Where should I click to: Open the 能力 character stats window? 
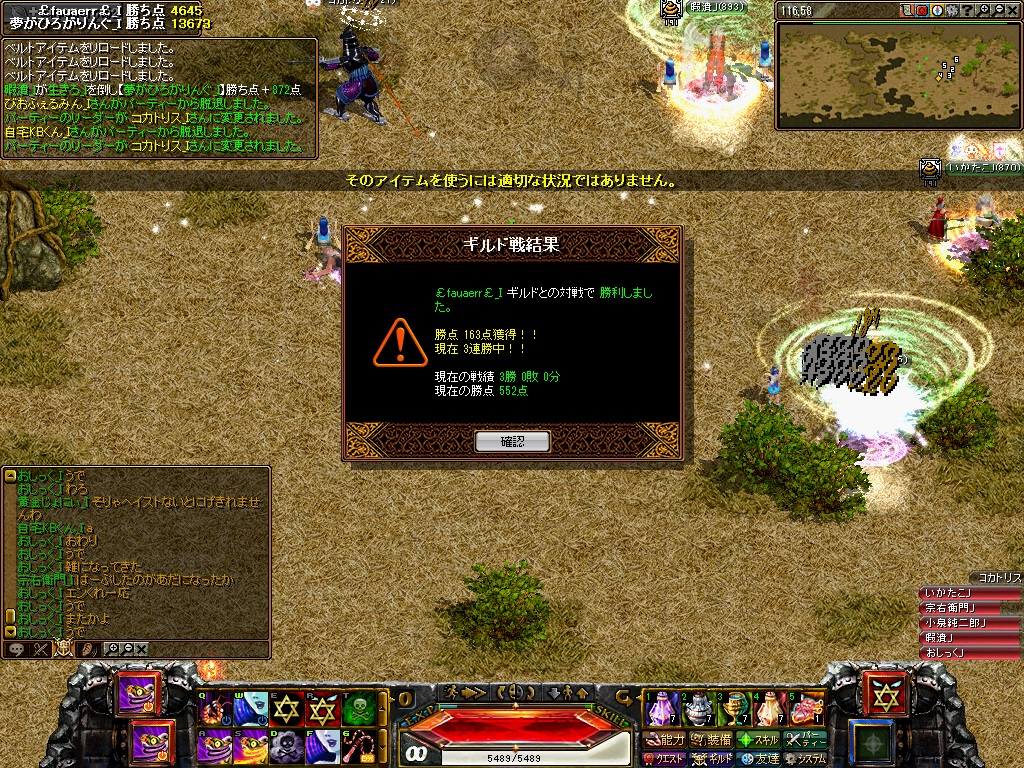(666, 740)
